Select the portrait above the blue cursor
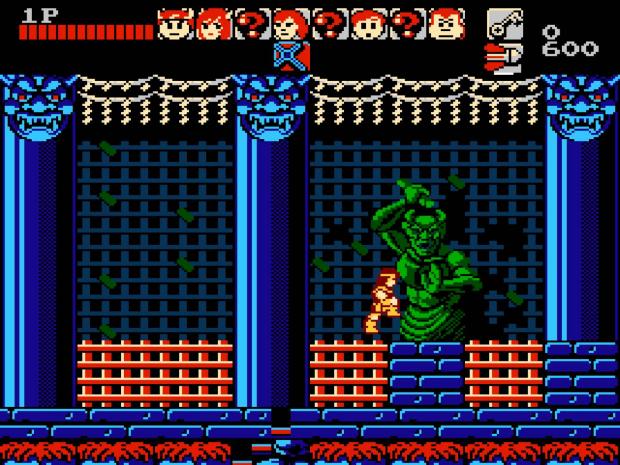 [290, 22]
